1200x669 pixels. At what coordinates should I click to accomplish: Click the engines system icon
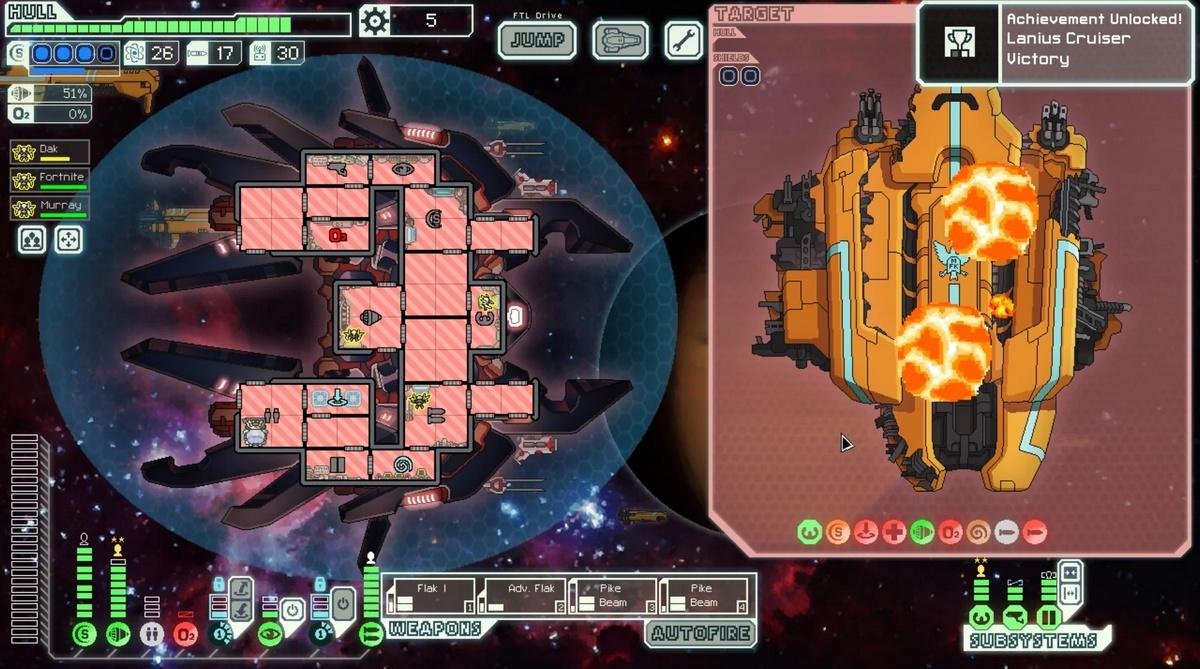(118, 633)
